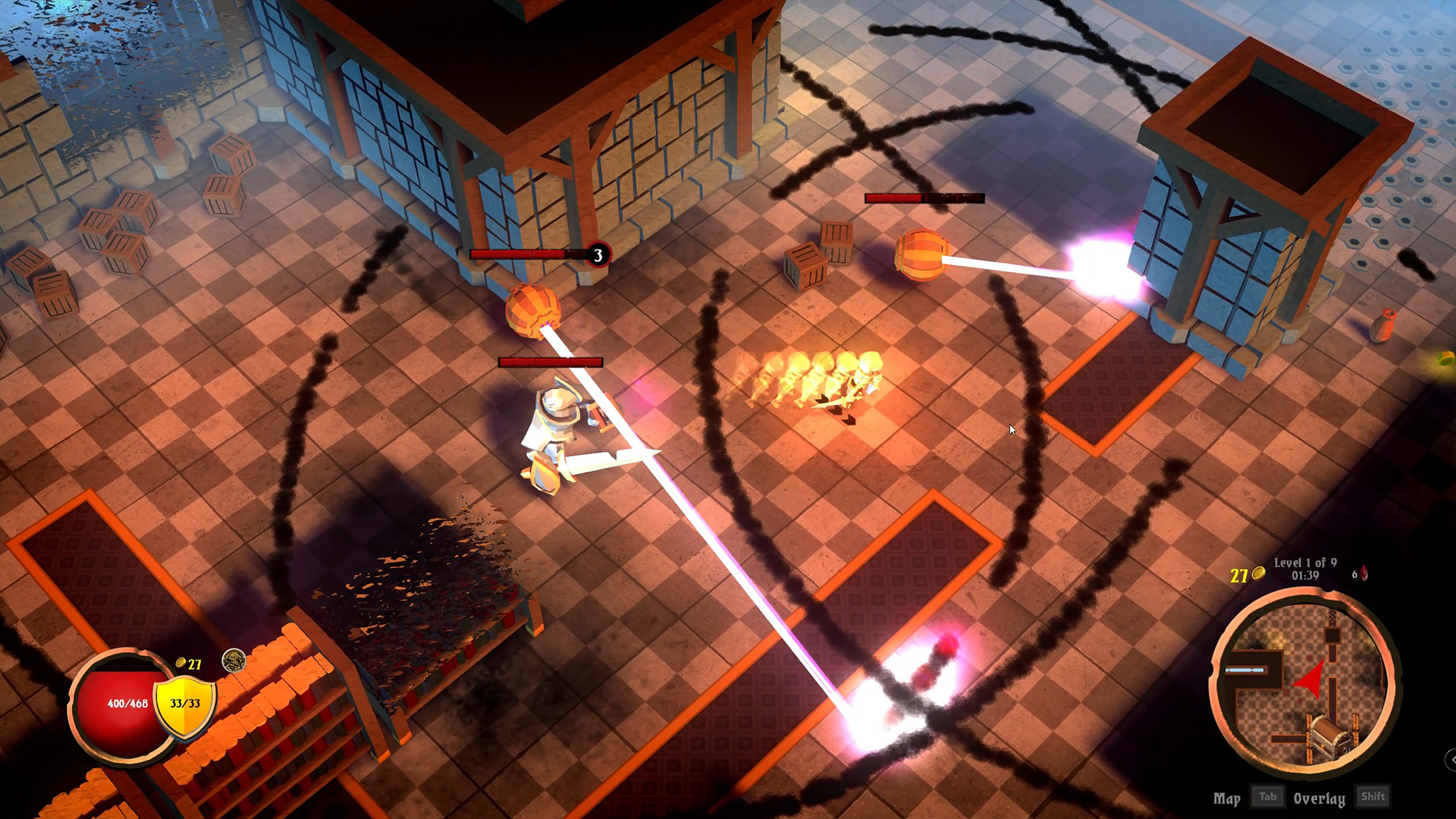Toggle the Map view with the Tab keycap
The image size is (1456, 819).
pyautogui.click(x=1268, y=796)
